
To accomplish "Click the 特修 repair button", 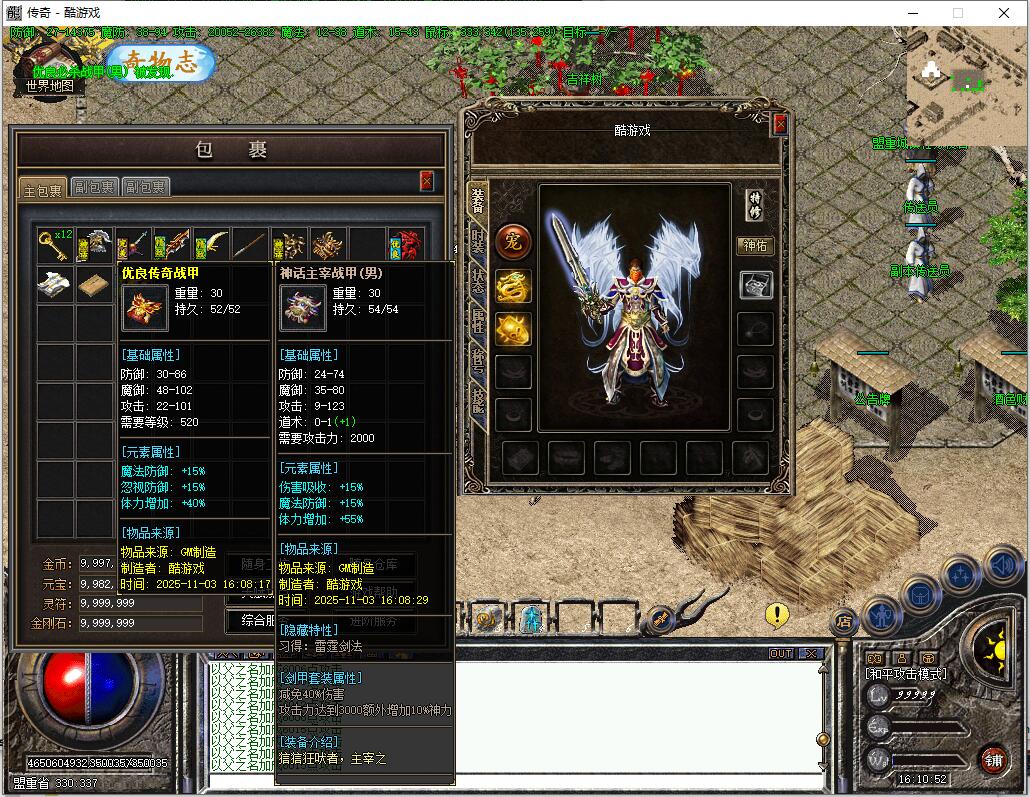I will tap(755, 204).
